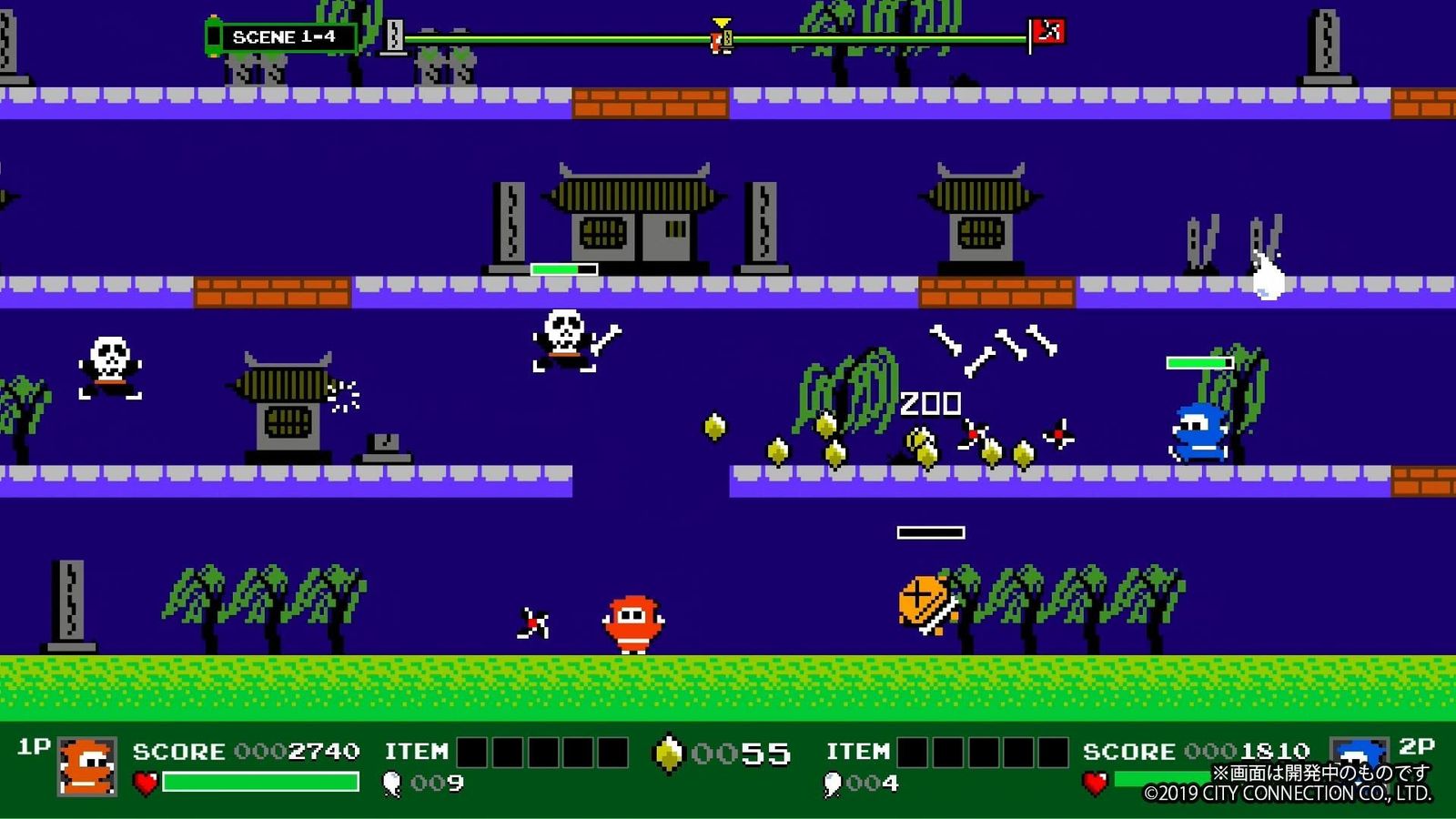The width and height of the screenshot is (1456, 819).
Task: Click the red heart icon next to 2P health bar
Action: click(x=1094, y=780)
